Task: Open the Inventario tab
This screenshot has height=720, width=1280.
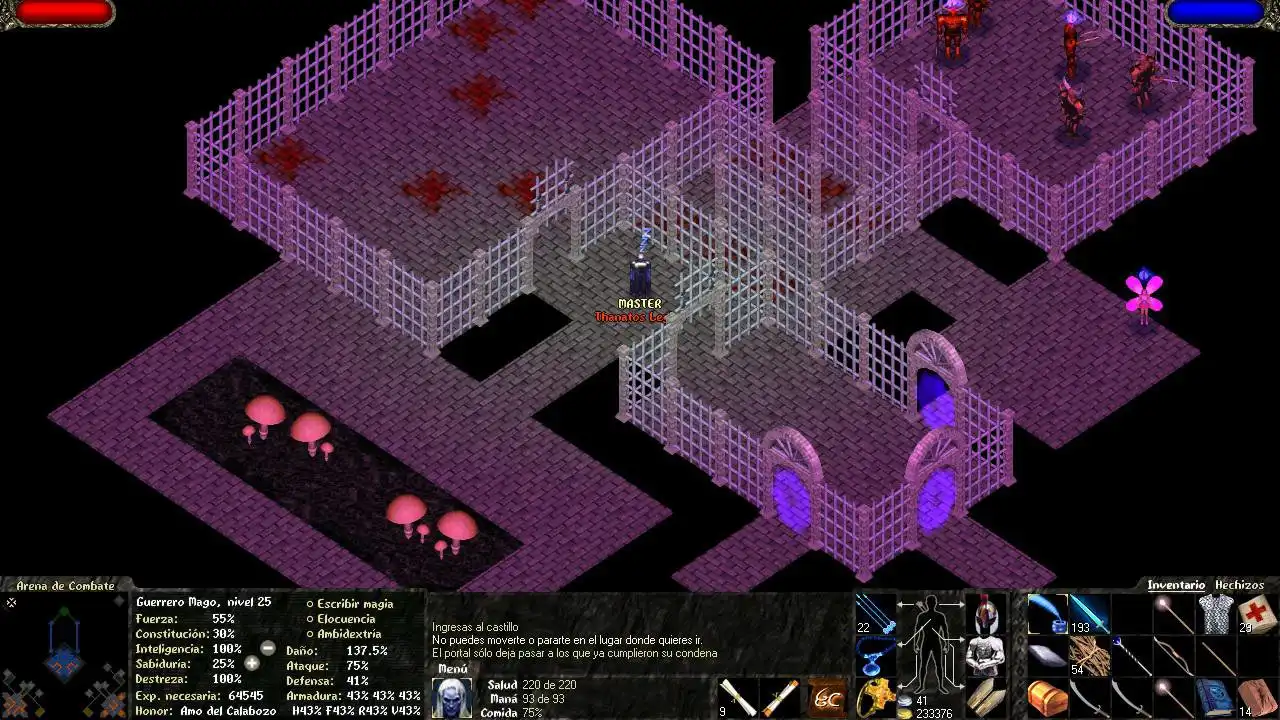Action: click(1175, 585)
